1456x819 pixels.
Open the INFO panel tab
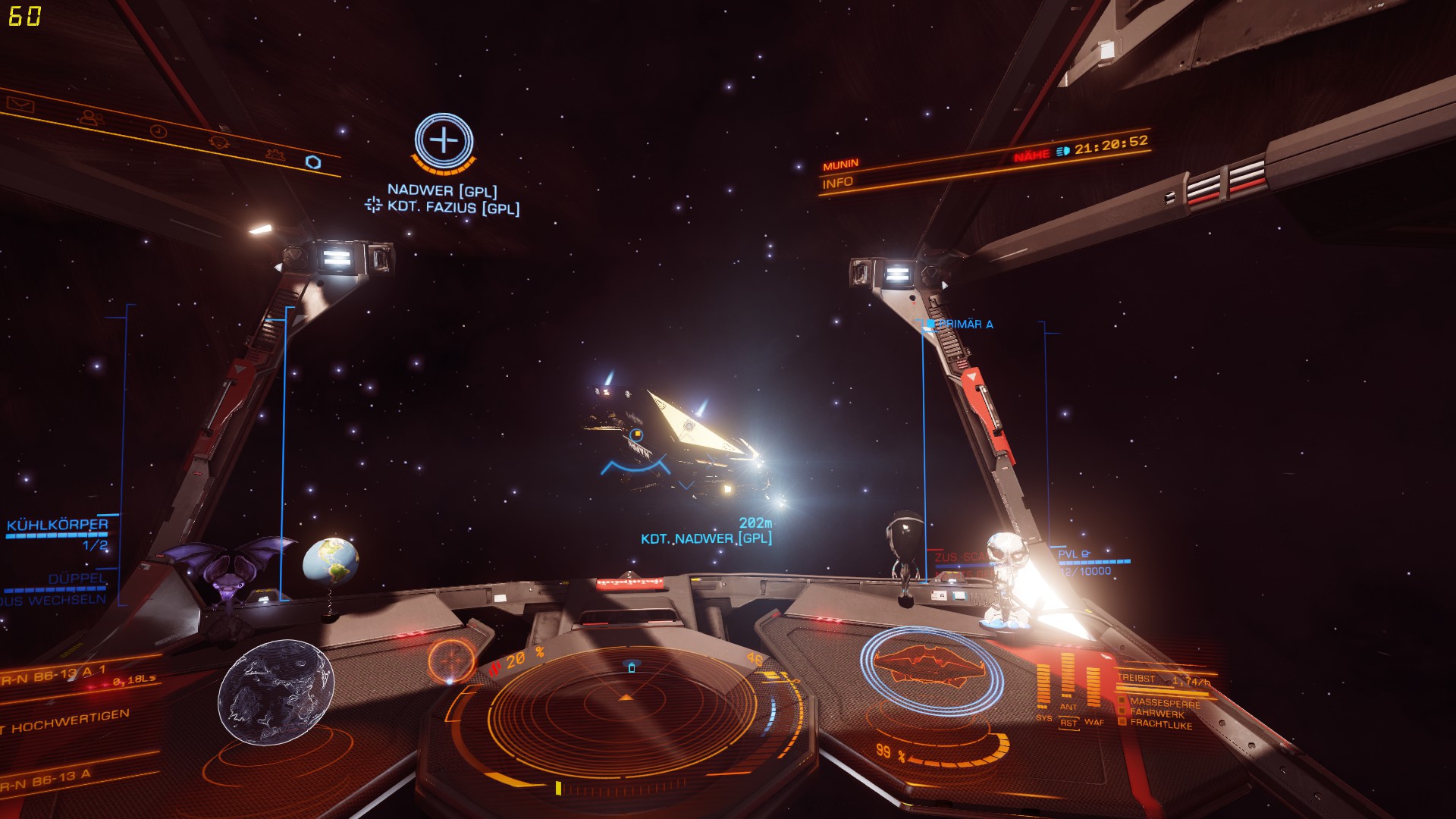pos(838,183)
